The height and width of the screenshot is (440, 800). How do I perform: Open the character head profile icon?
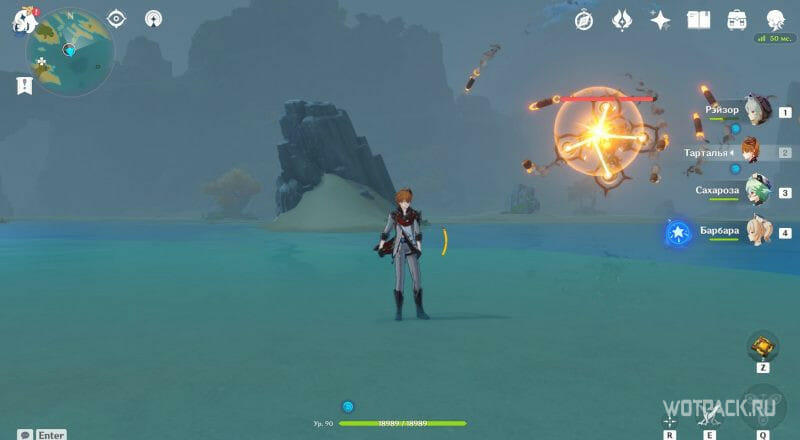point(775,19)
